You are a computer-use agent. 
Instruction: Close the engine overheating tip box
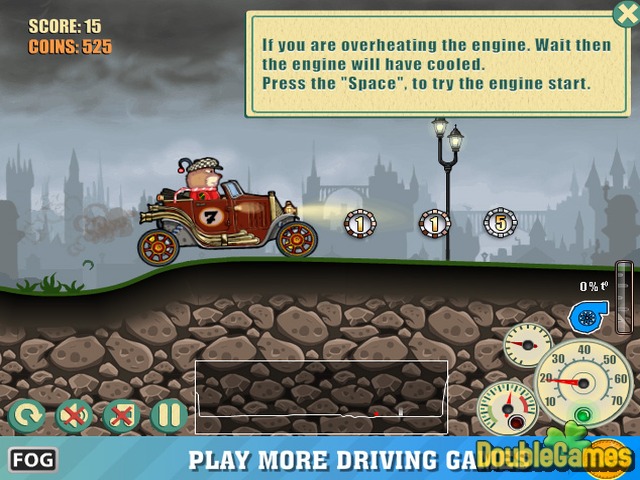click(624, 15)
